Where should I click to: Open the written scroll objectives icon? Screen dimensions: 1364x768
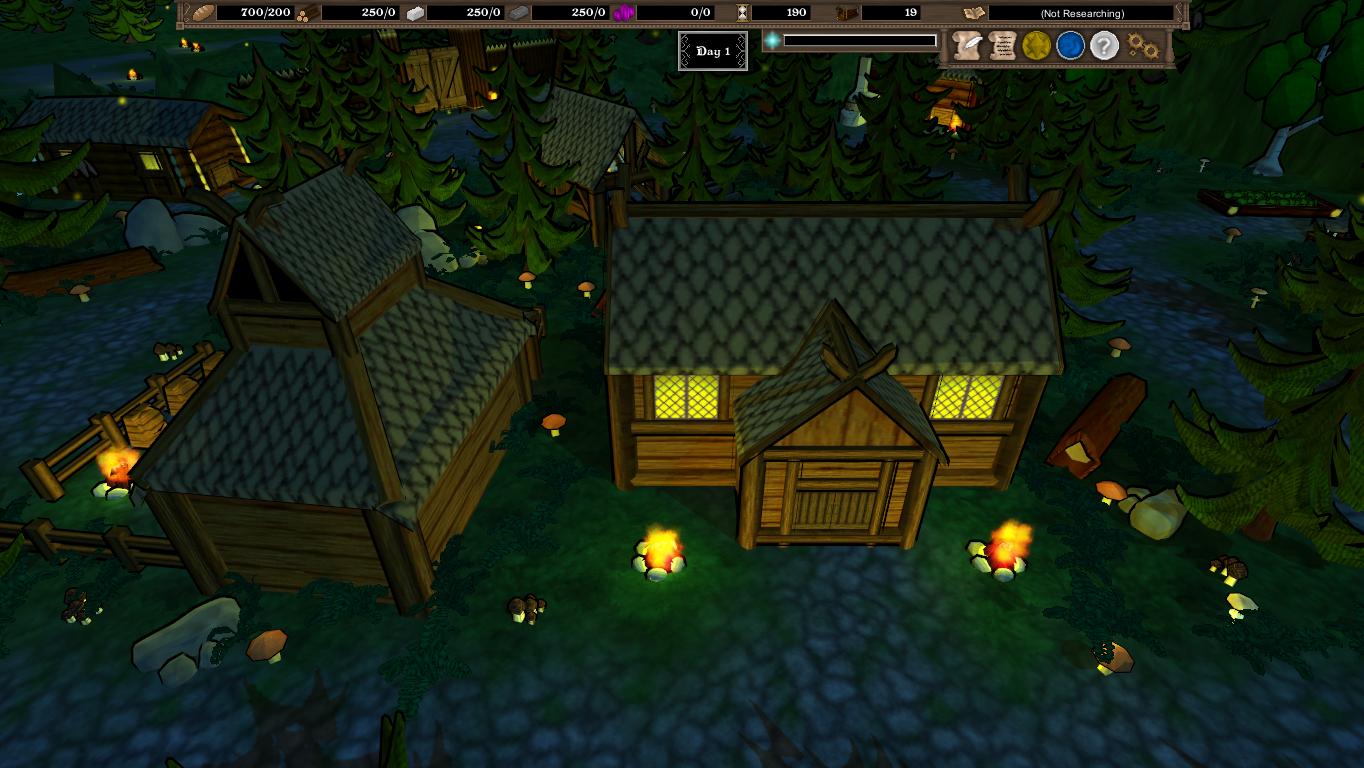pos(1001,45)
